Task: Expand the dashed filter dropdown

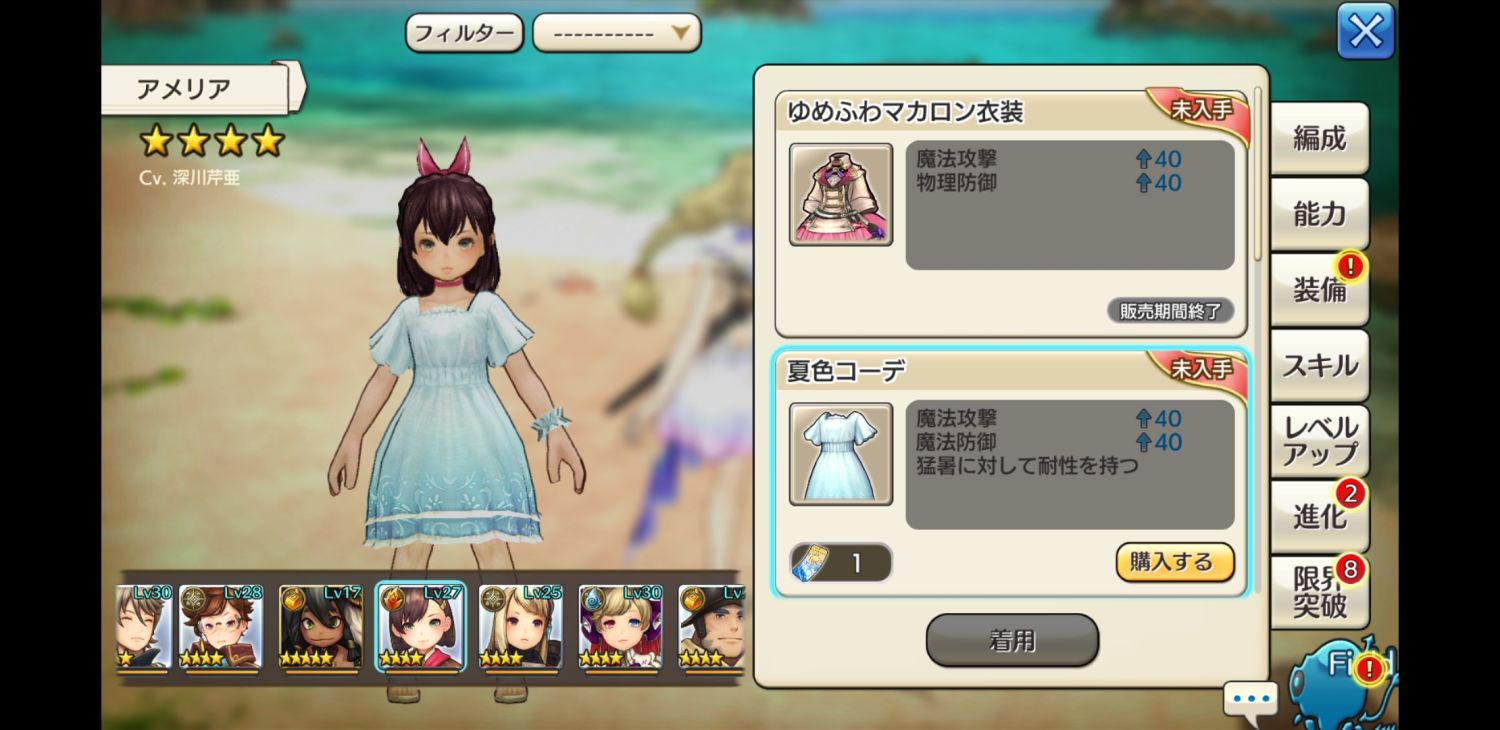Action: (x=616, y=33)
